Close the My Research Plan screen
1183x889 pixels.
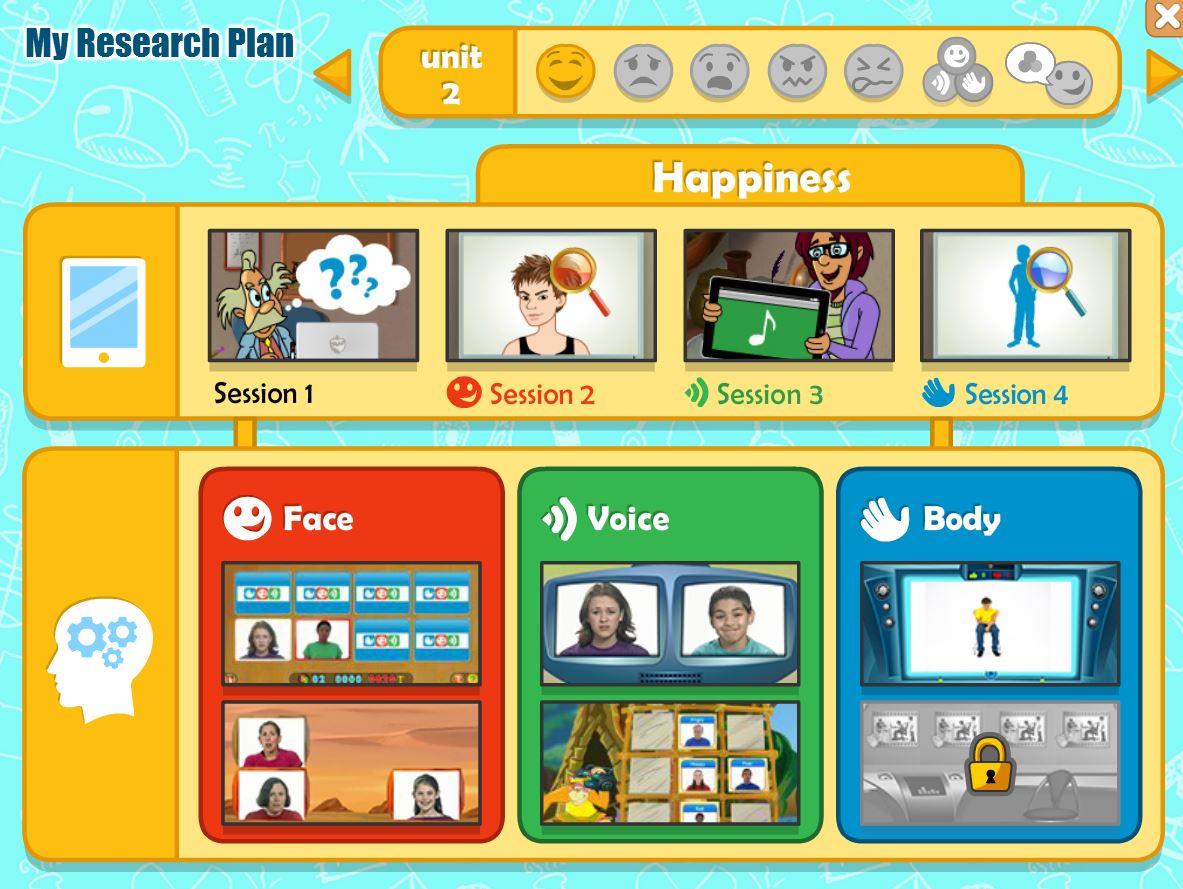coord(1166,16)
